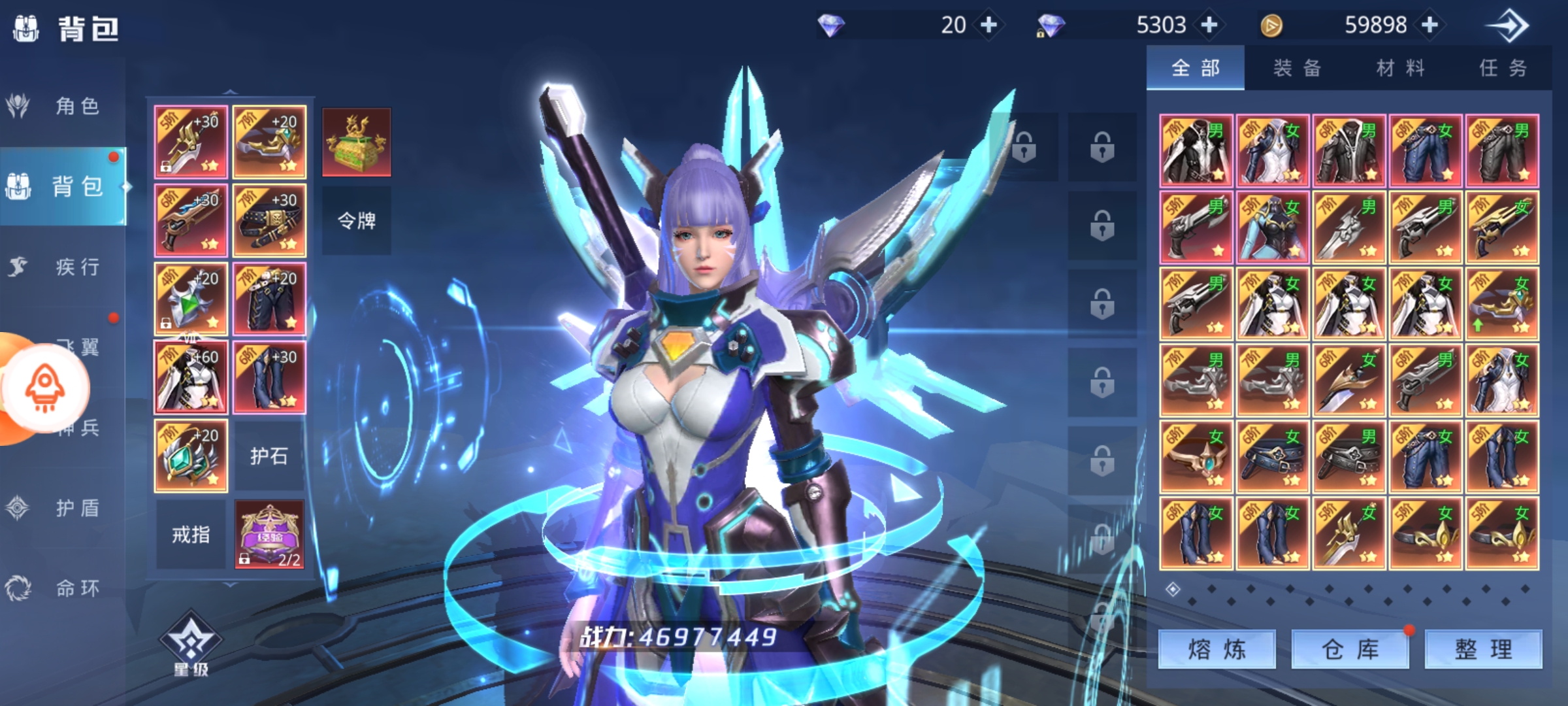
Task: Open the 角色 character menu
Action: 62,106
